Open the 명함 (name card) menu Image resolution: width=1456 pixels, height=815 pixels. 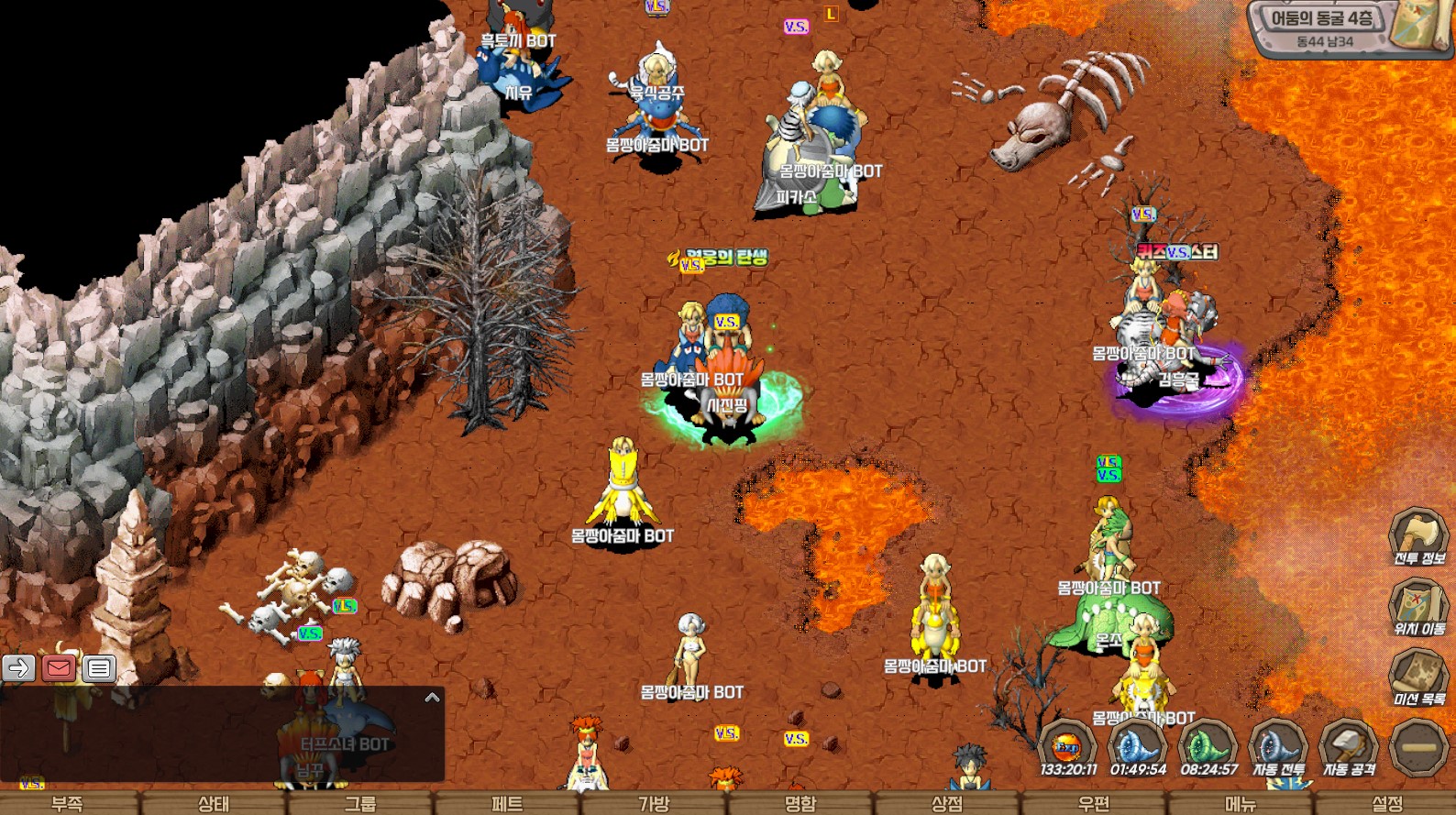click(800, 803)
